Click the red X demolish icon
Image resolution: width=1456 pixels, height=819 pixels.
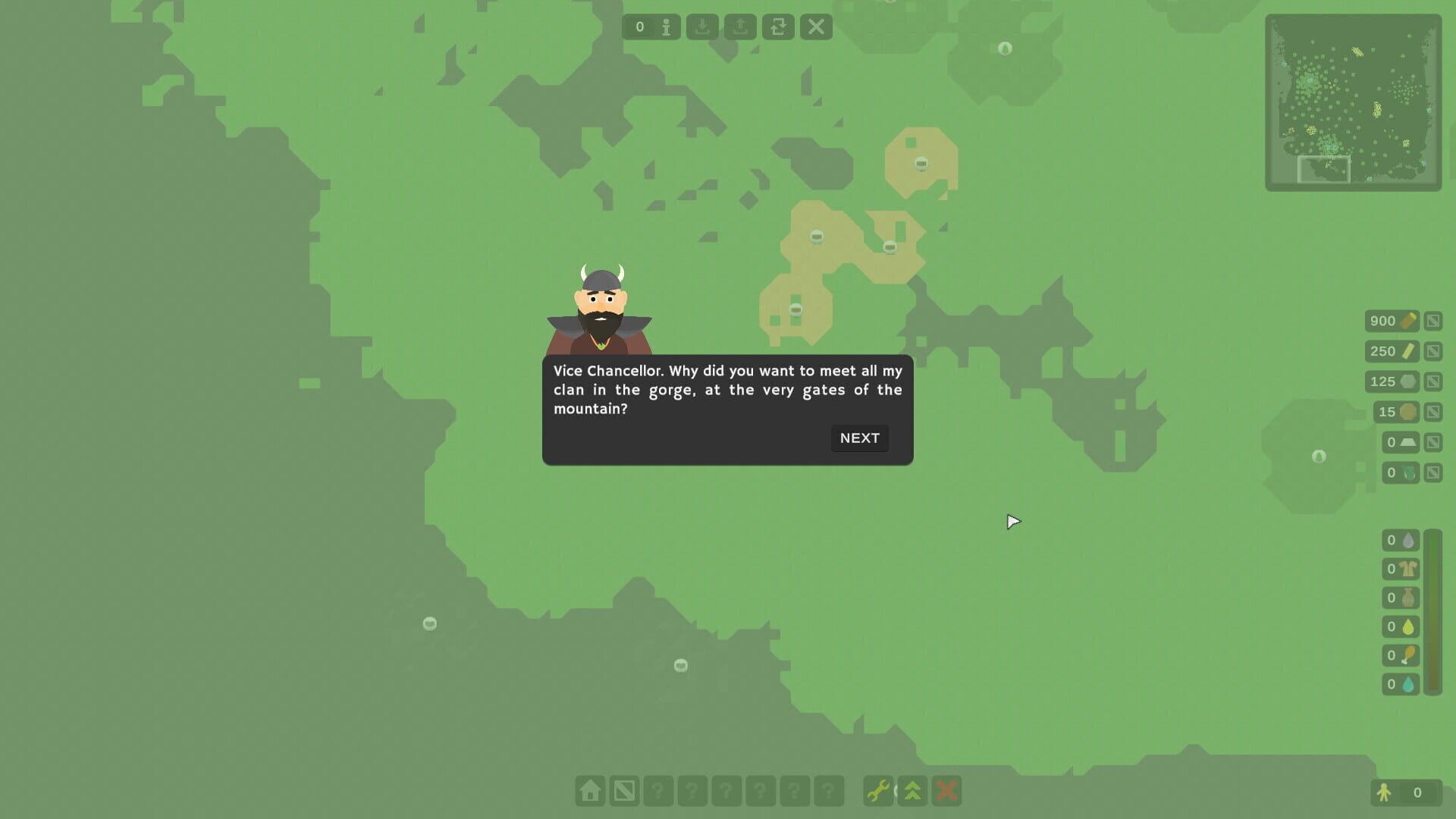tap(947, 791)
